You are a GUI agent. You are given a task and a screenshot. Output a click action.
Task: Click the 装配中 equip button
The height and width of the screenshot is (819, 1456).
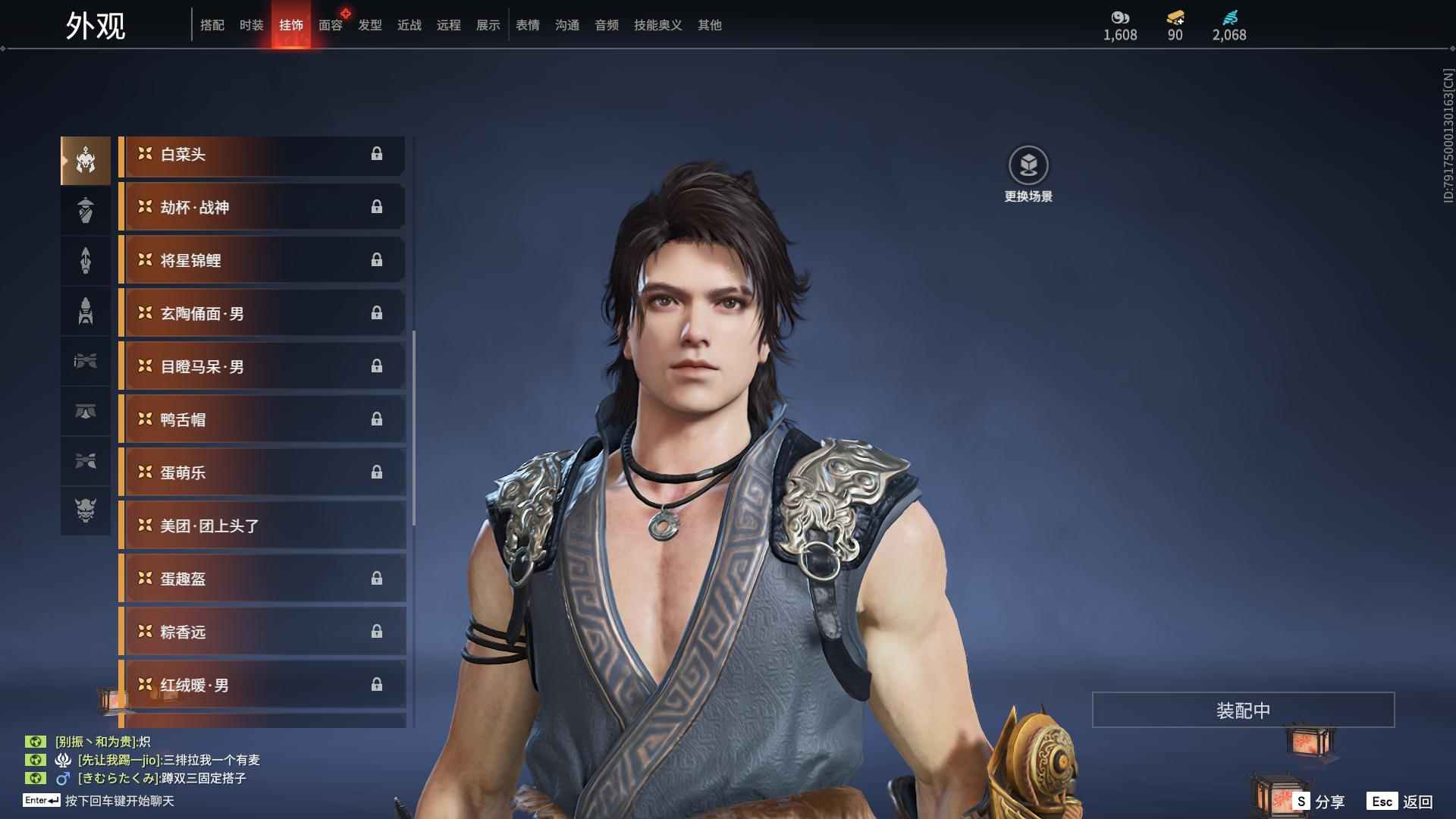coord(1243,710)
